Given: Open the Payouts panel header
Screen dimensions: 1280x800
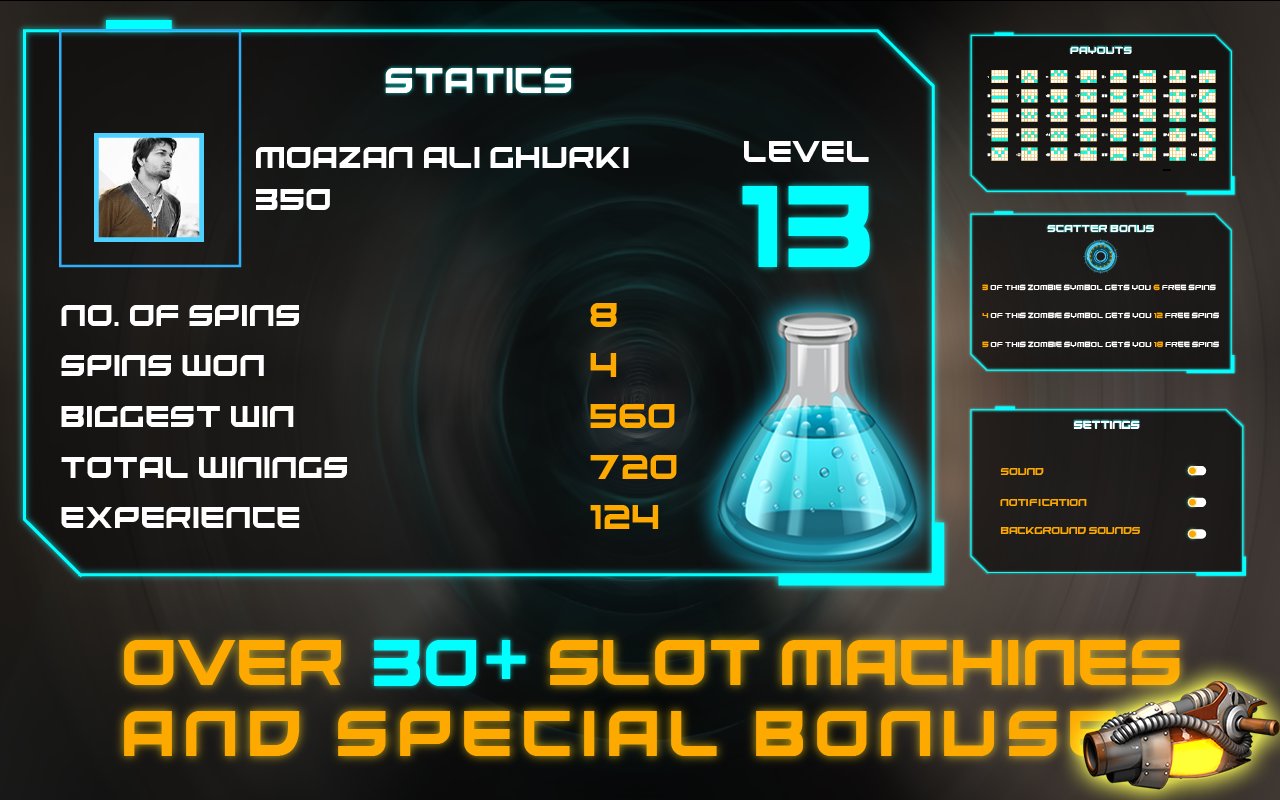Looking at the screenshot, I should 1101,48.
